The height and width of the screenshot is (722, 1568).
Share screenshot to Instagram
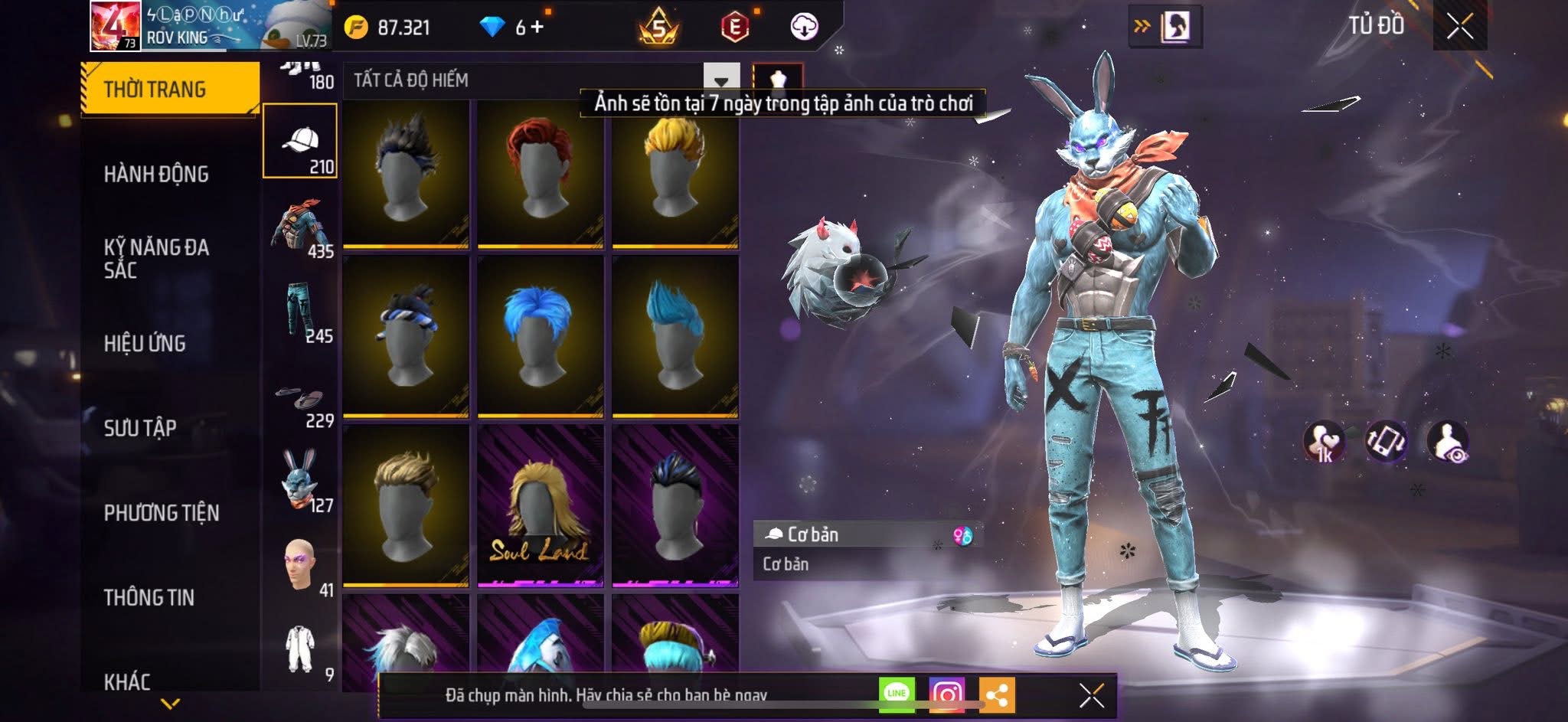(x=946, y=695)
